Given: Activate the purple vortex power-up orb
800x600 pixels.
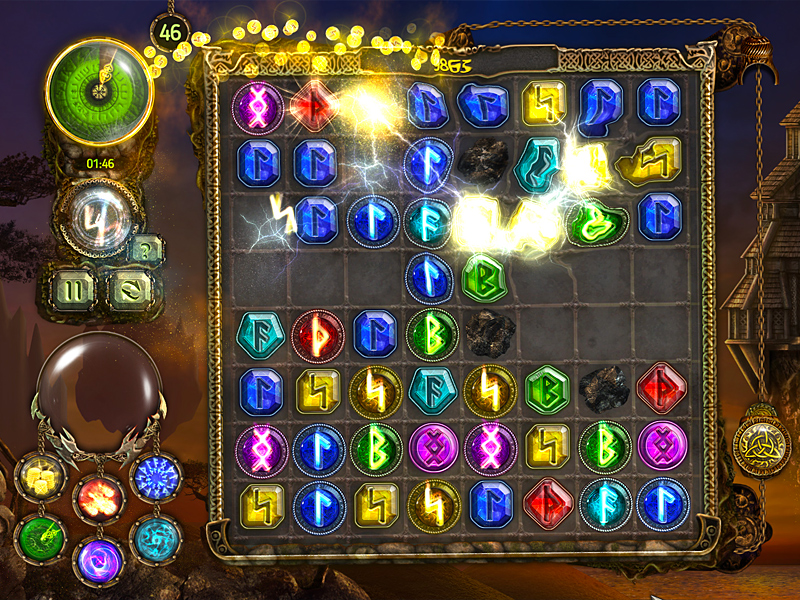Looking at the screenshot, I should [x=99, y=559].
